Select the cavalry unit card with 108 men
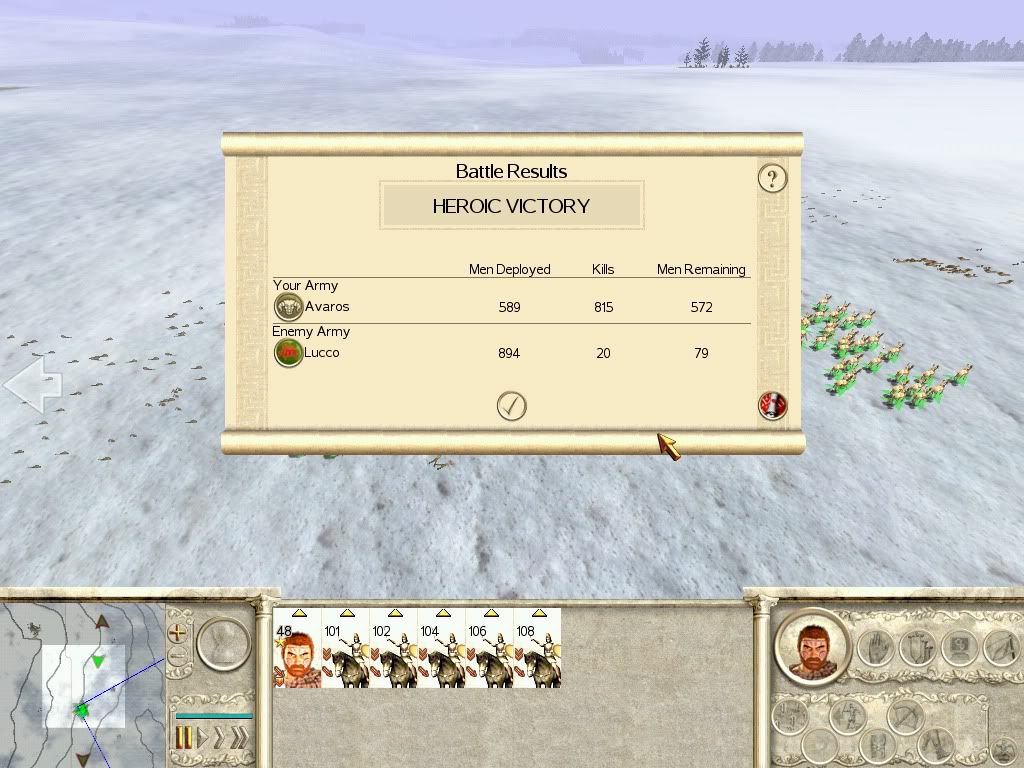1024x768 pixels. [537, 648]
